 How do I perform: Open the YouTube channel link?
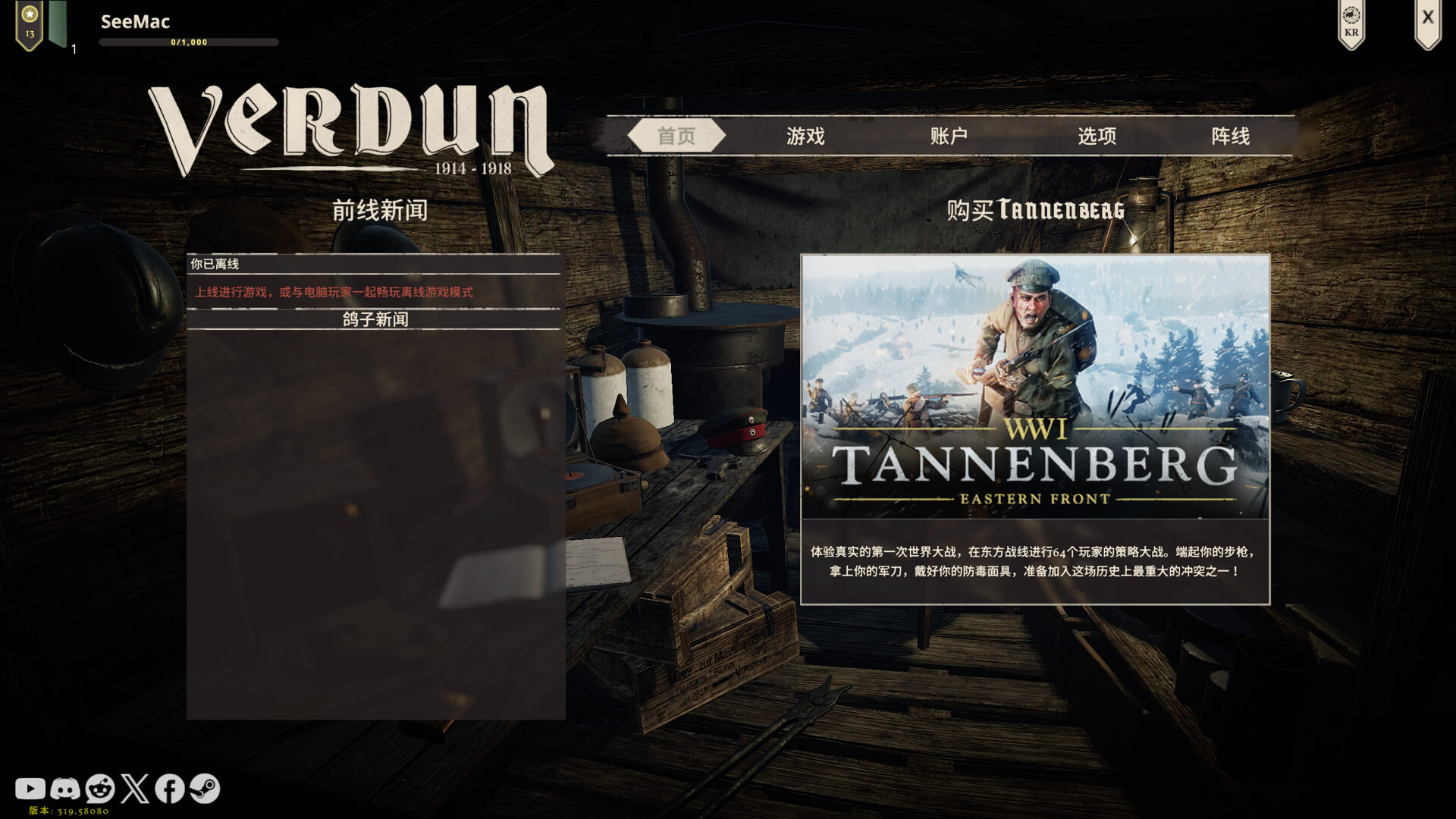click(30, 789)
